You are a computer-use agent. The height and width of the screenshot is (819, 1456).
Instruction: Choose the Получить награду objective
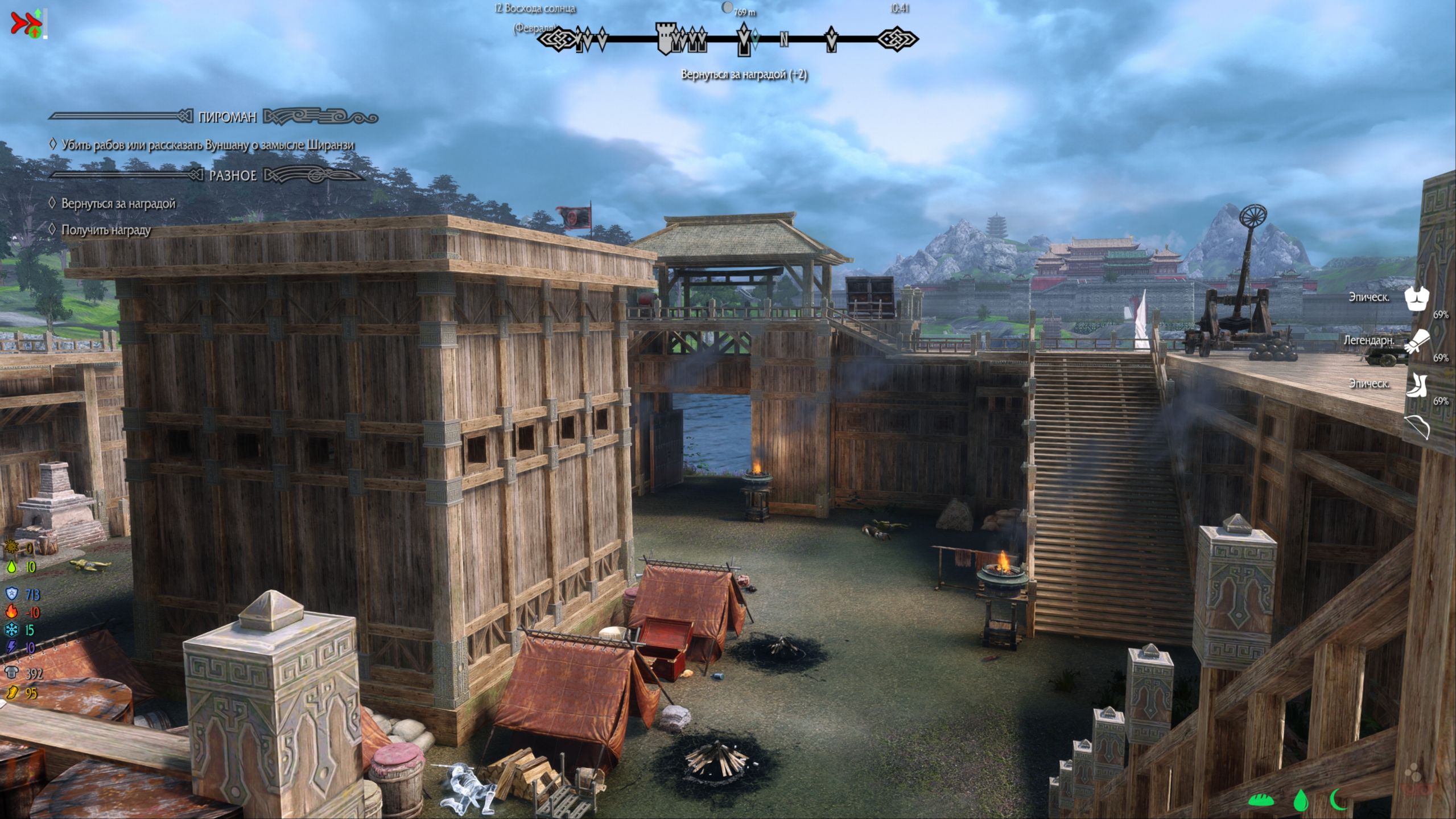(x=106, y=230)
